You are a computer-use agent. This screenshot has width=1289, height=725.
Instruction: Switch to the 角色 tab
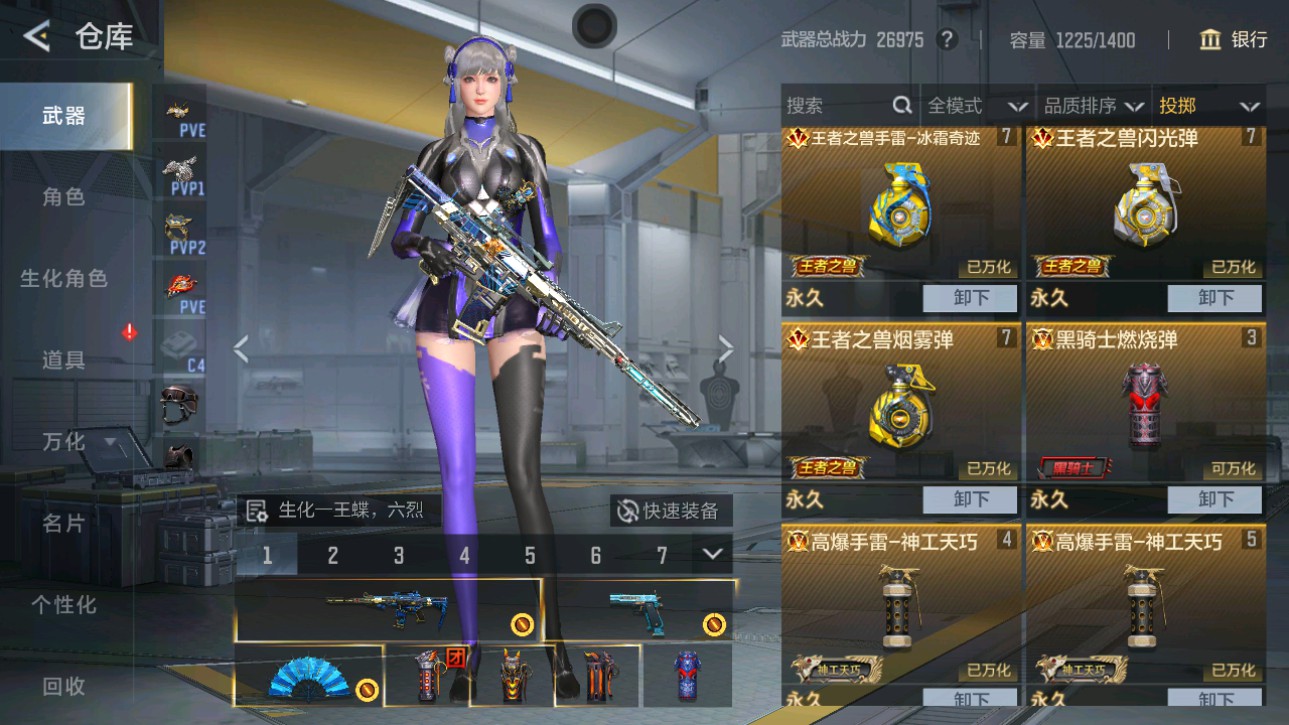[66, 197]
